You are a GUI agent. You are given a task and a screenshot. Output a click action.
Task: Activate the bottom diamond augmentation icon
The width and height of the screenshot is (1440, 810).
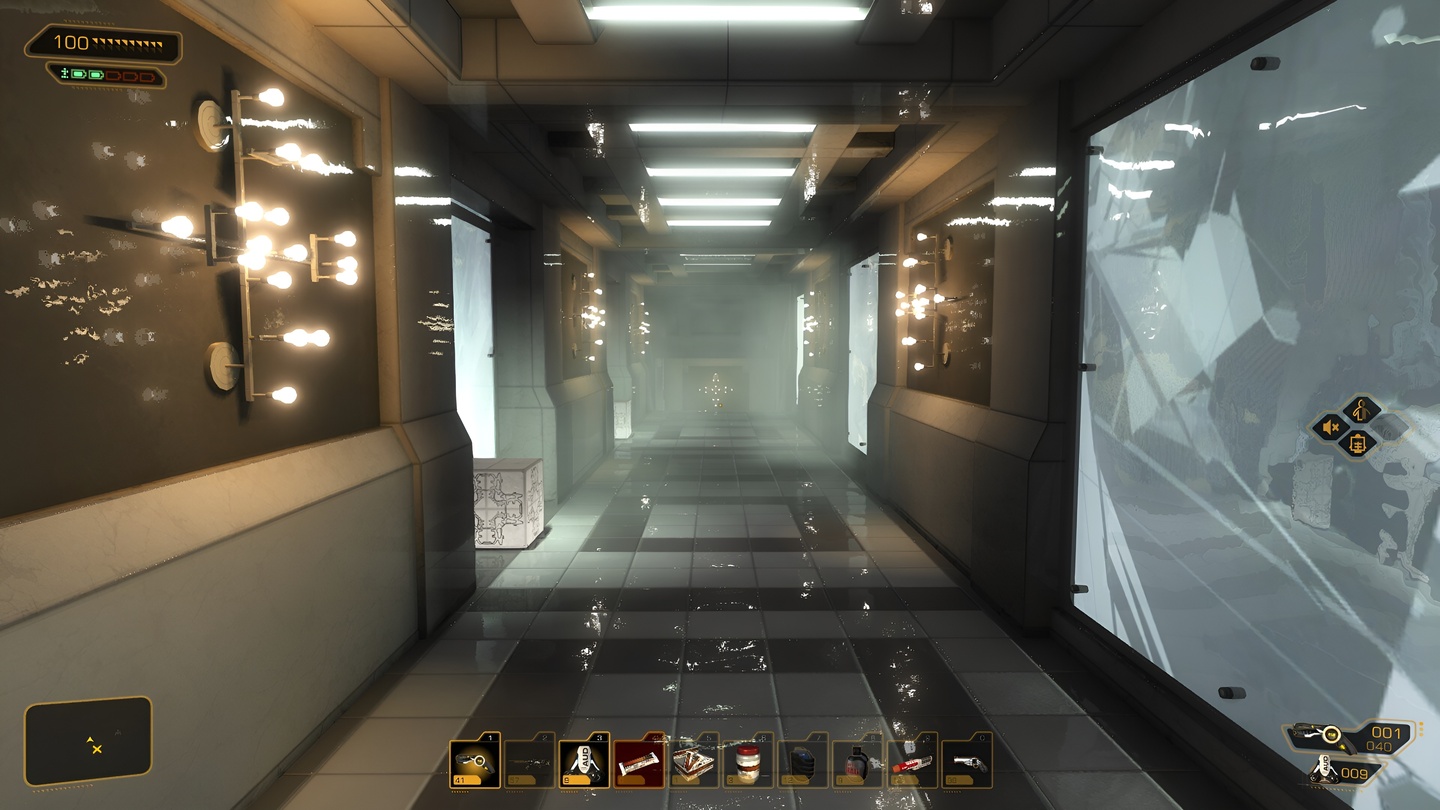coord(1360,445)
